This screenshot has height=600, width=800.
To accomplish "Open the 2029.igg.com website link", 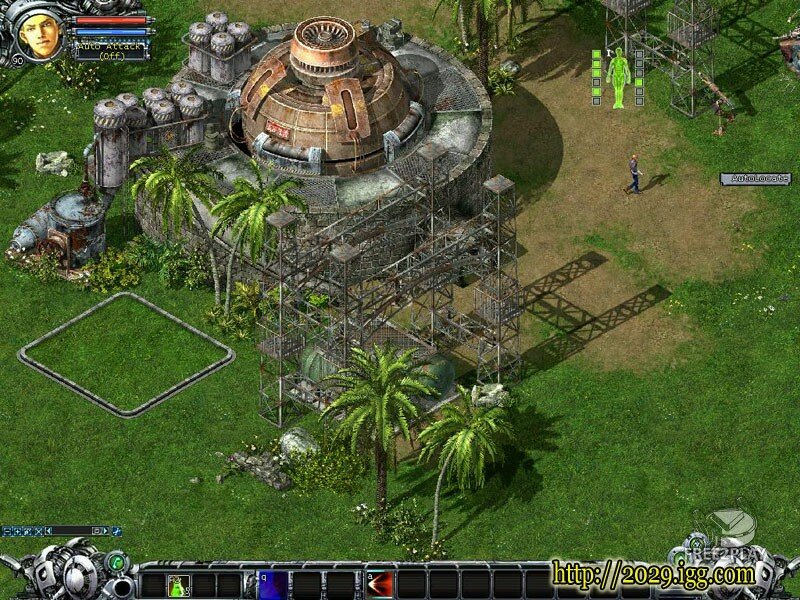I will coord(653,575).
